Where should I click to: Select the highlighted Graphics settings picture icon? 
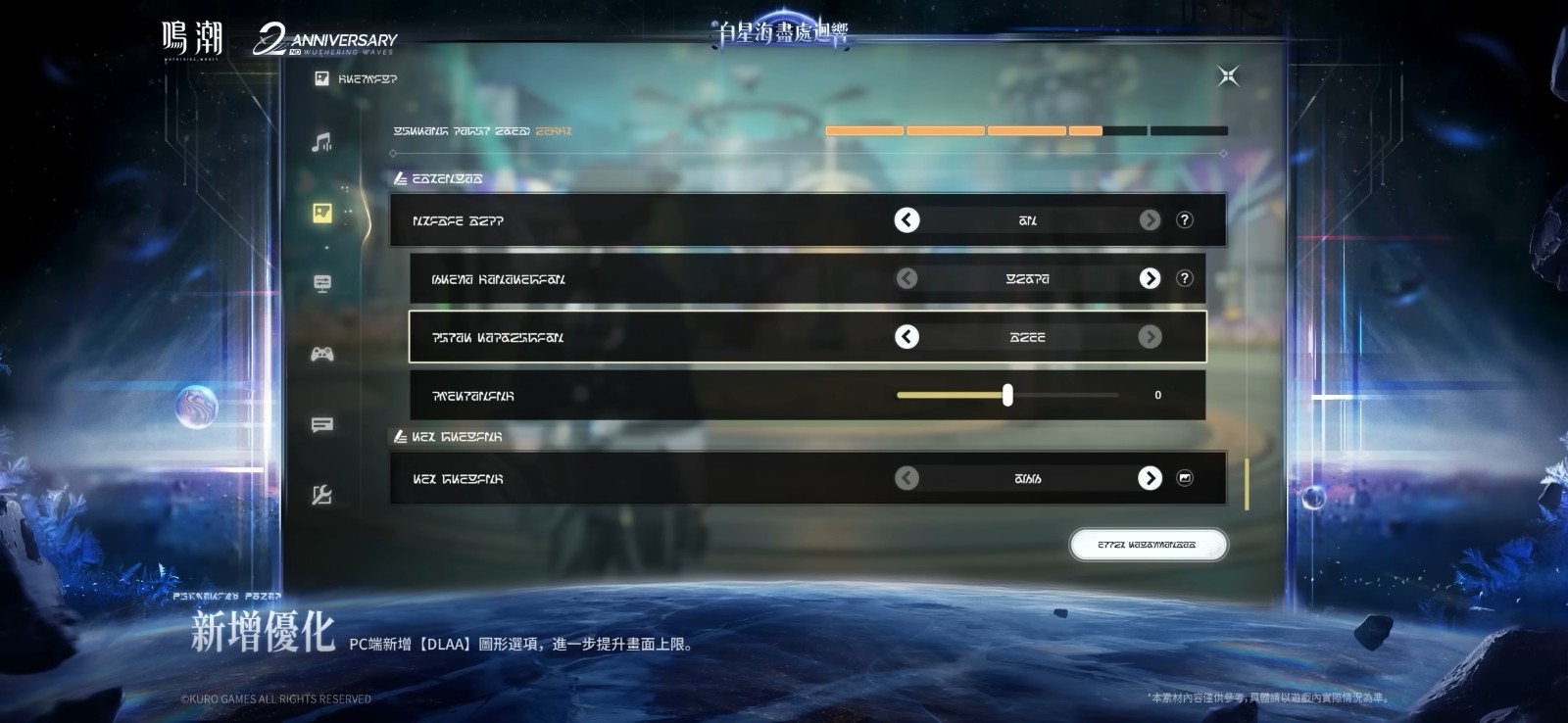[x=321, y=211]
